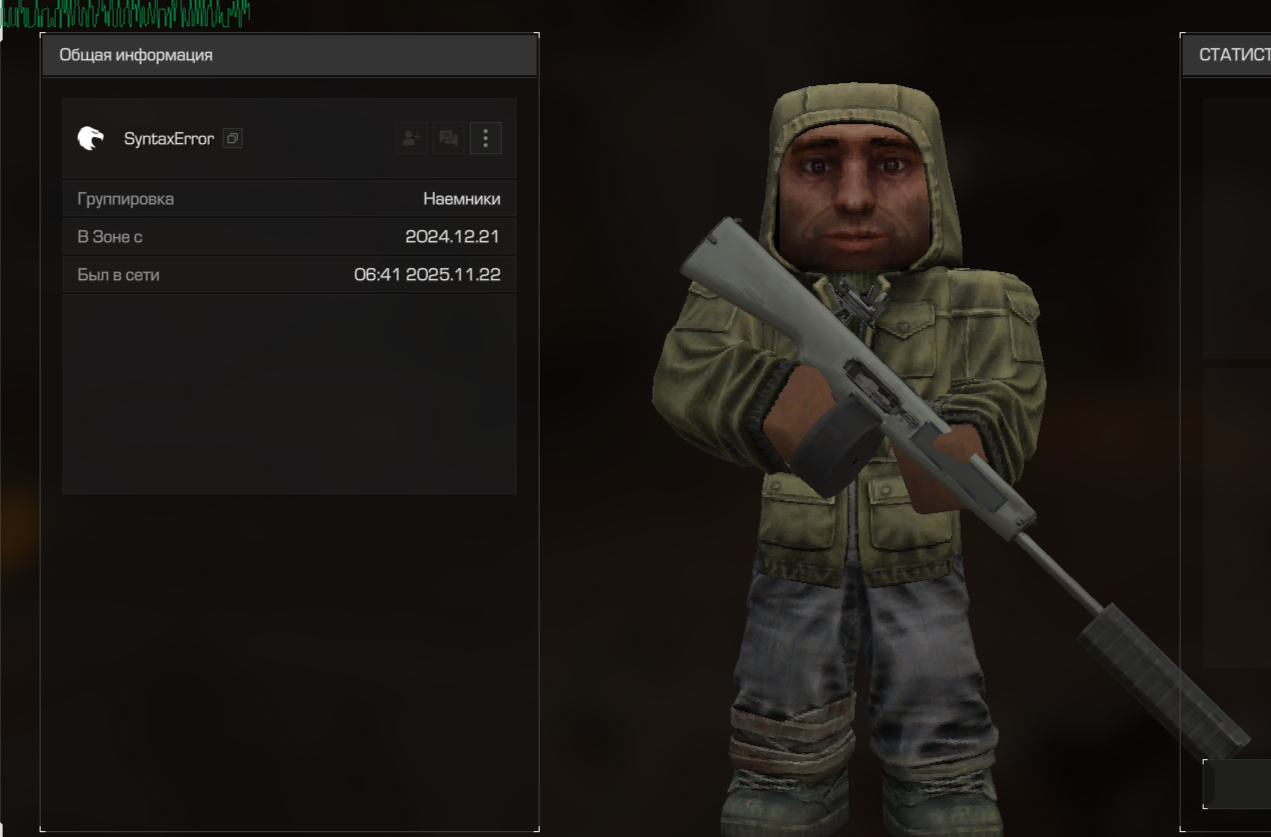Click the eagle faction emblem
Screen dimensions: 1271x837
click(x=91, y=138)
